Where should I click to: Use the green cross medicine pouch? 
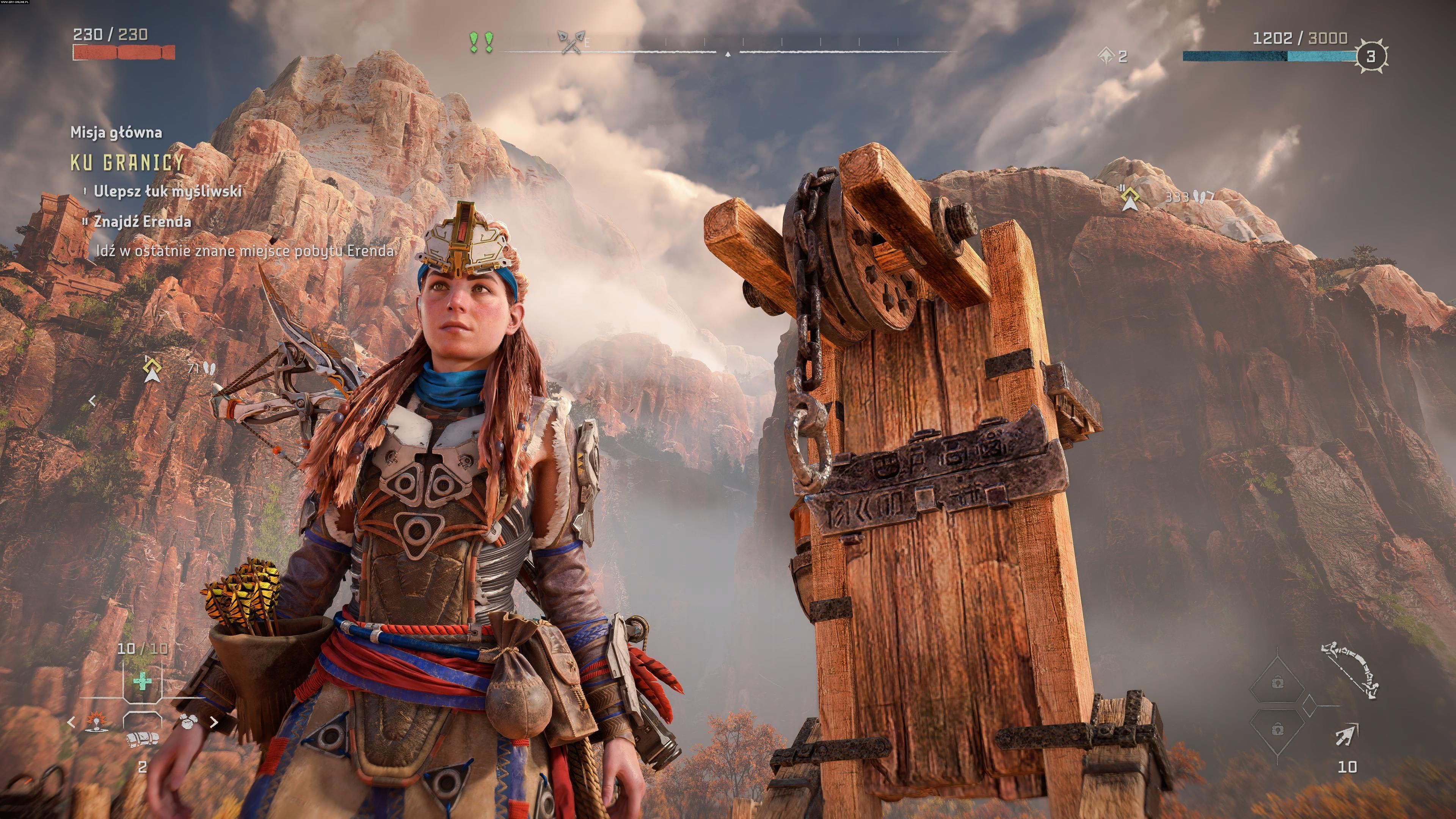(142, 682)
